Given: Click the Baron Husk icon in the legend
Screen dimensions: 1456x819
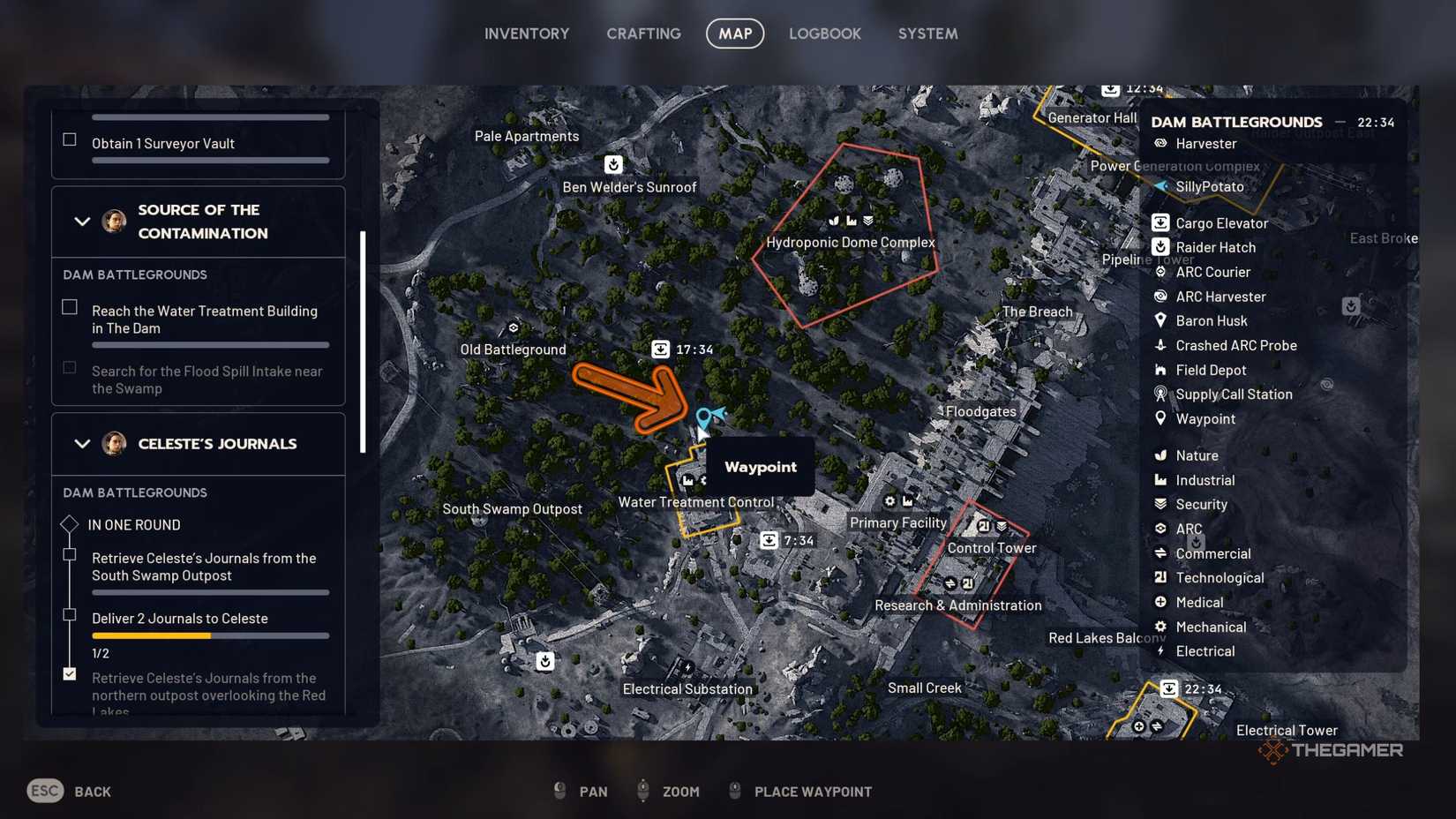Looking at the screenshot, I should 1161,320.
